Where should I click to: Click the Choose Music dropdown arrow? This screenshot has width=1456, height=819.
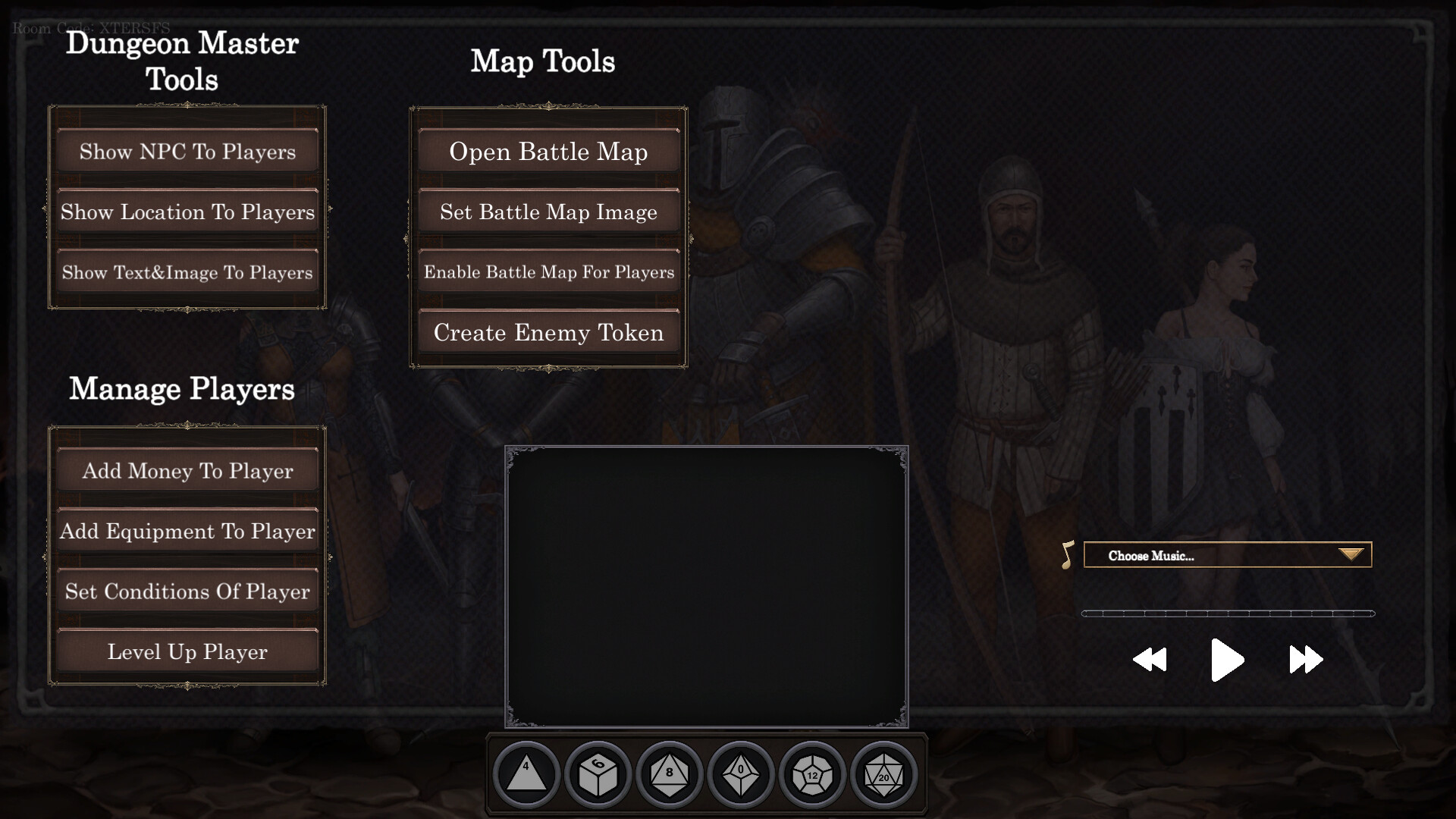tap(1351, 554)
